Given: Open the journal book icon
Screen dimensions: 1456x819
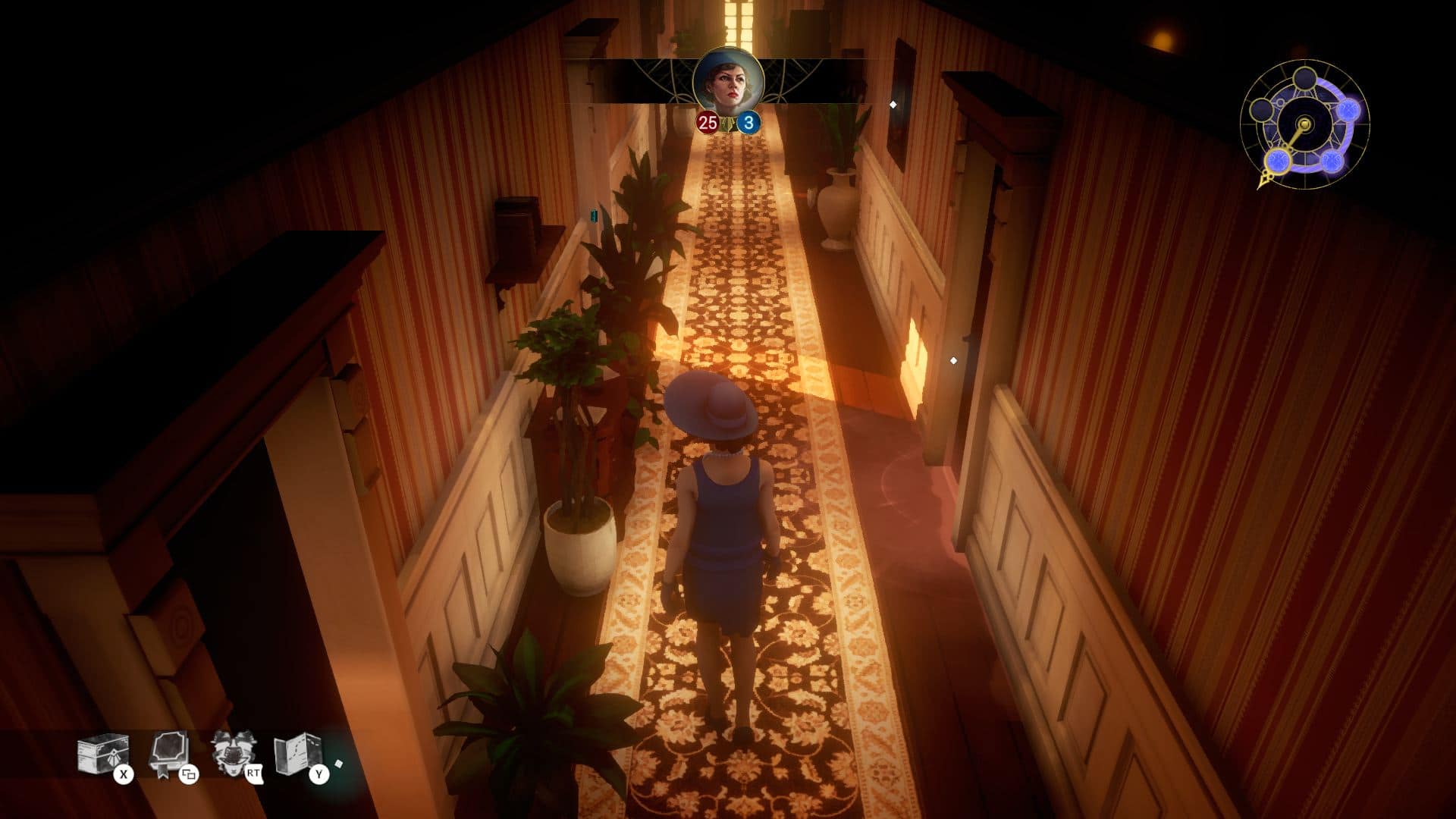Looking at the screenshot, I should pos(168,754).
